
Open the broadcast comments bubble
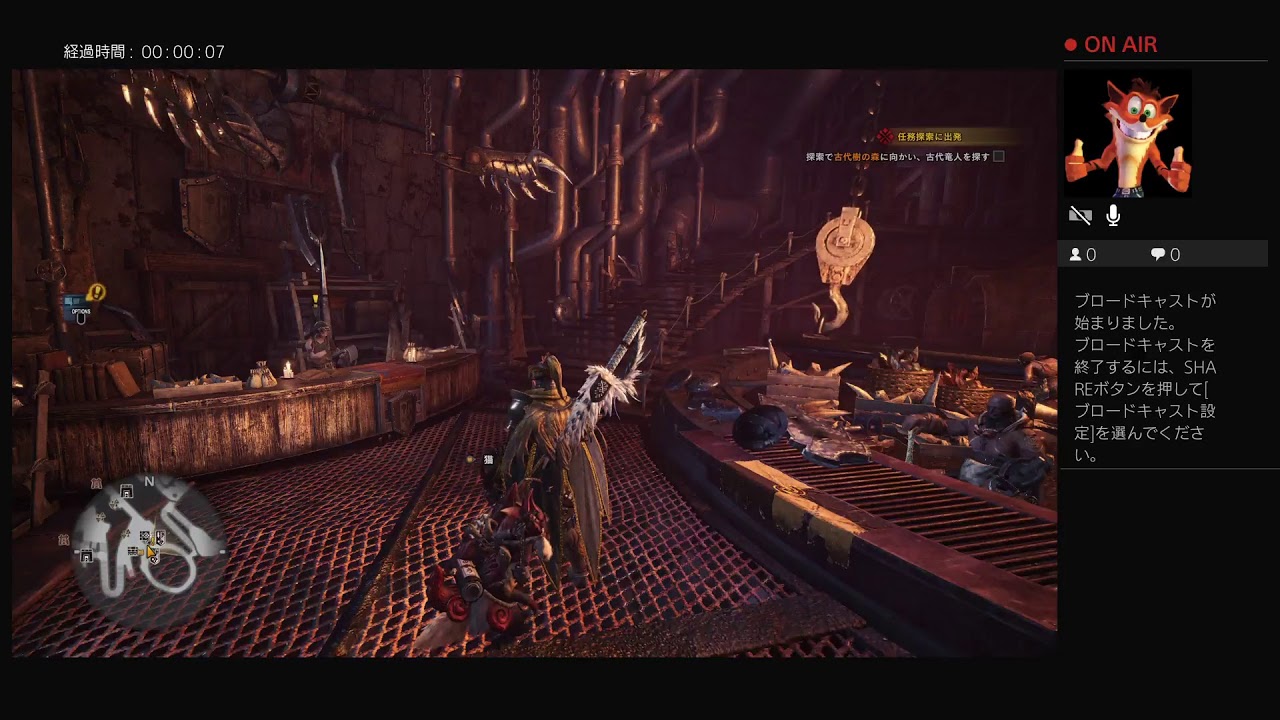pyautogui.click(x=1165, y=255)
